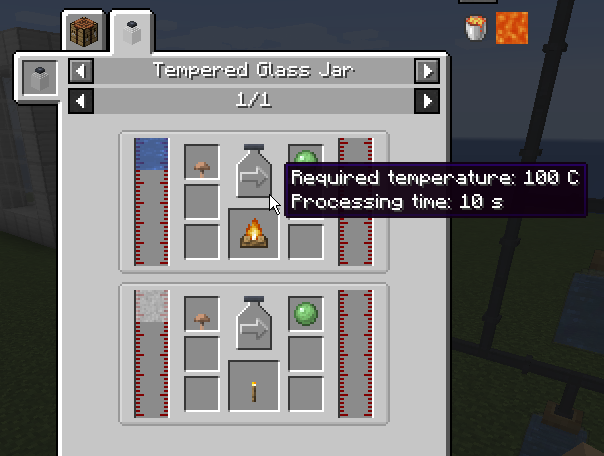Select the lava block in the item list
604x456 pixels.
click(x=512, y=28)
